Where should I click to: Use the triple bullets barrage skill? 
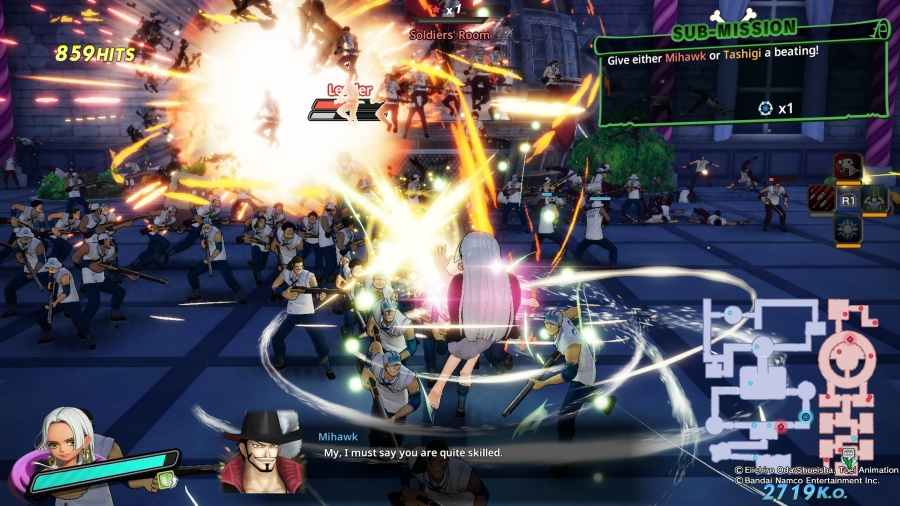pyautogui.click(x=821, y=199)
